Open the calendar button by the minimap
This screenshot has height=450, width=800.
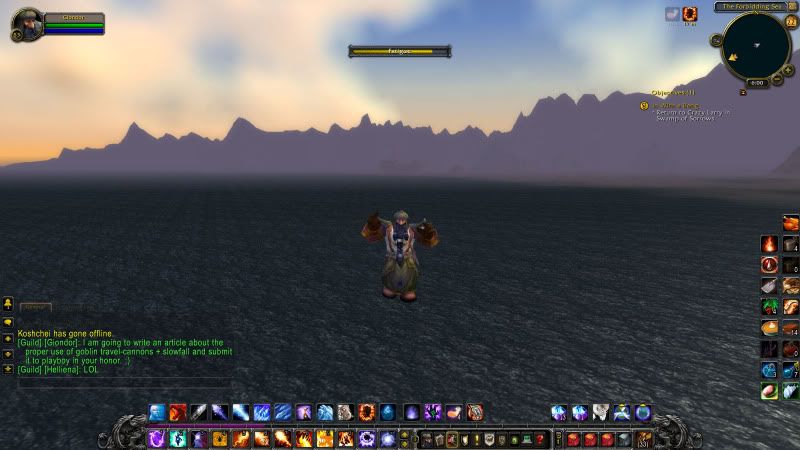point(792,23)
